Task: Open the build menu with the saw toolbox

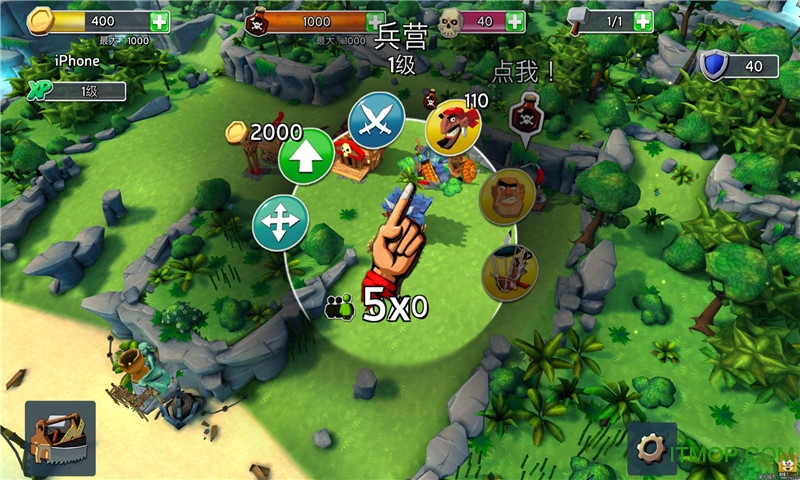Action: [x=60, y=438]
